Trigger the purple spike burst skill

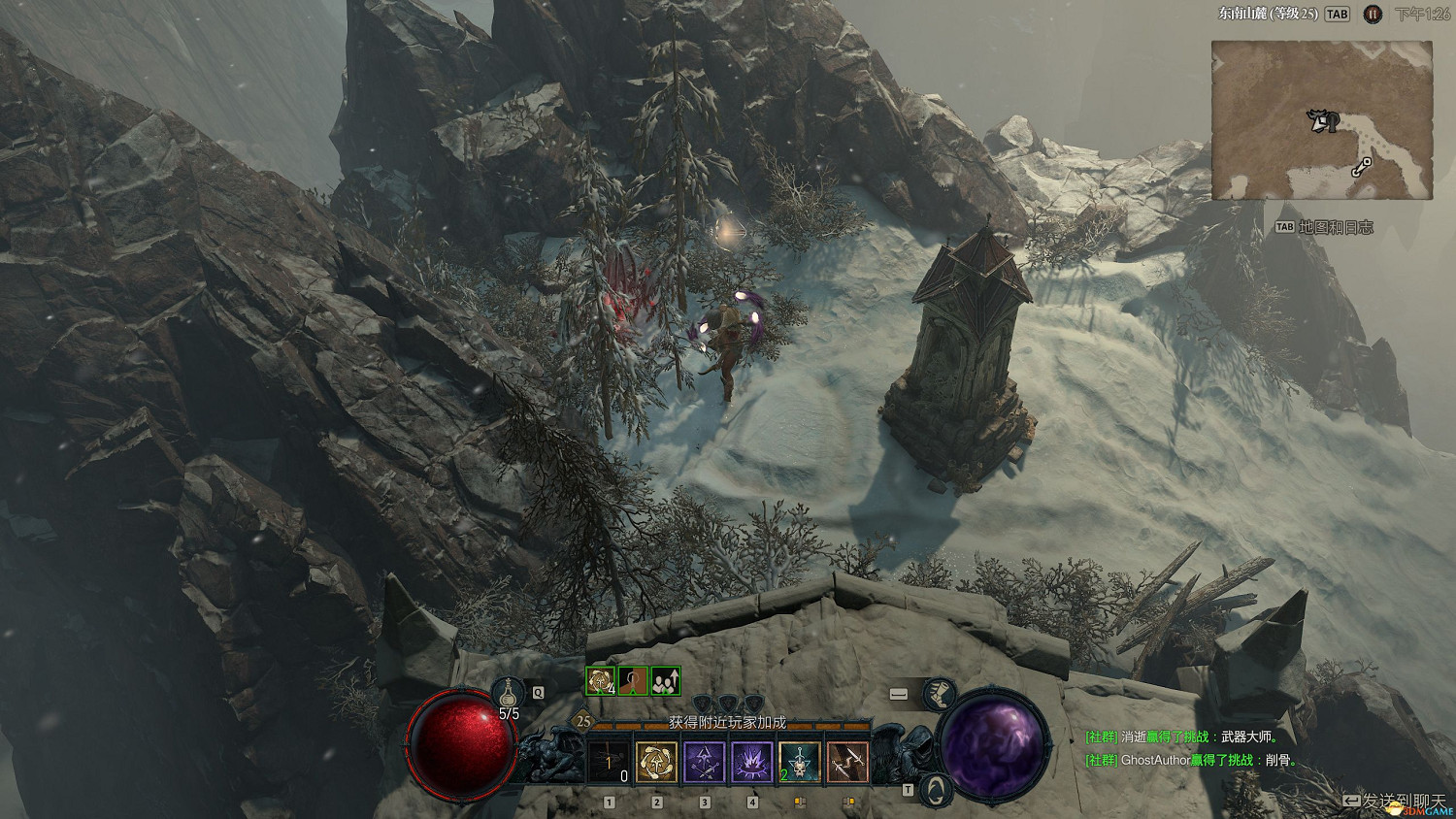pyautogui.click(x=752, y=762)
